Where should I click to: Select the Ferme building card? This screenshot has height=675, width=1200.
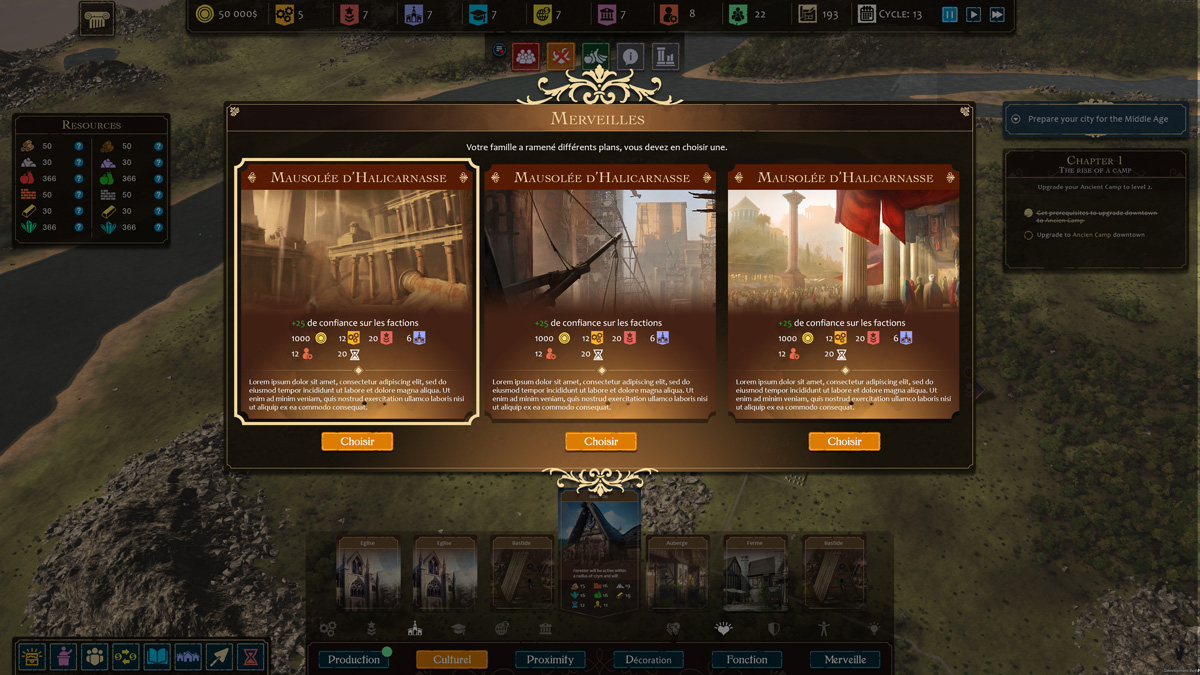pos(755,574)
